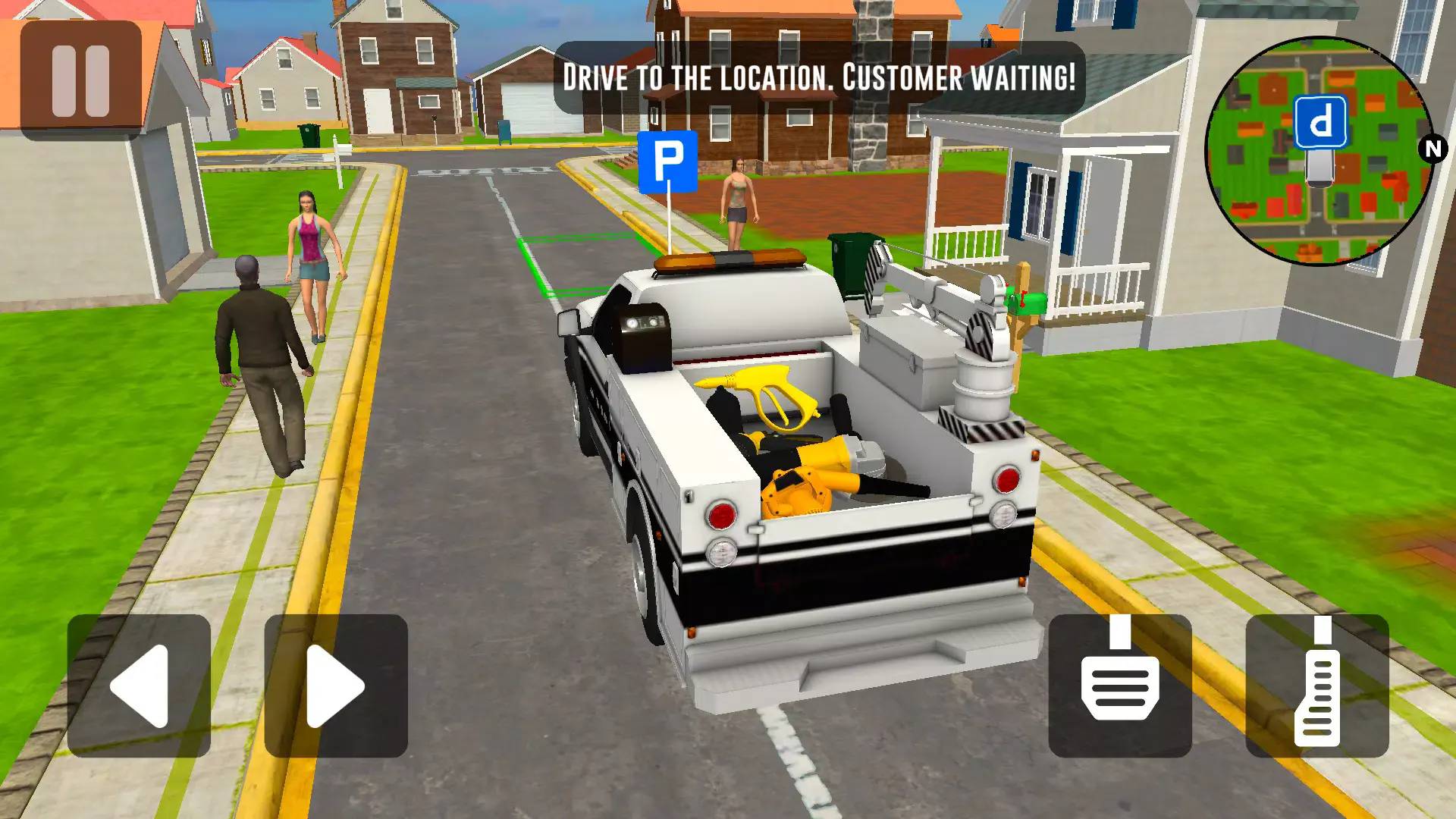1456x819 pixels.
Task: Pause the game with the pause button
Action: tap(80, 80)
